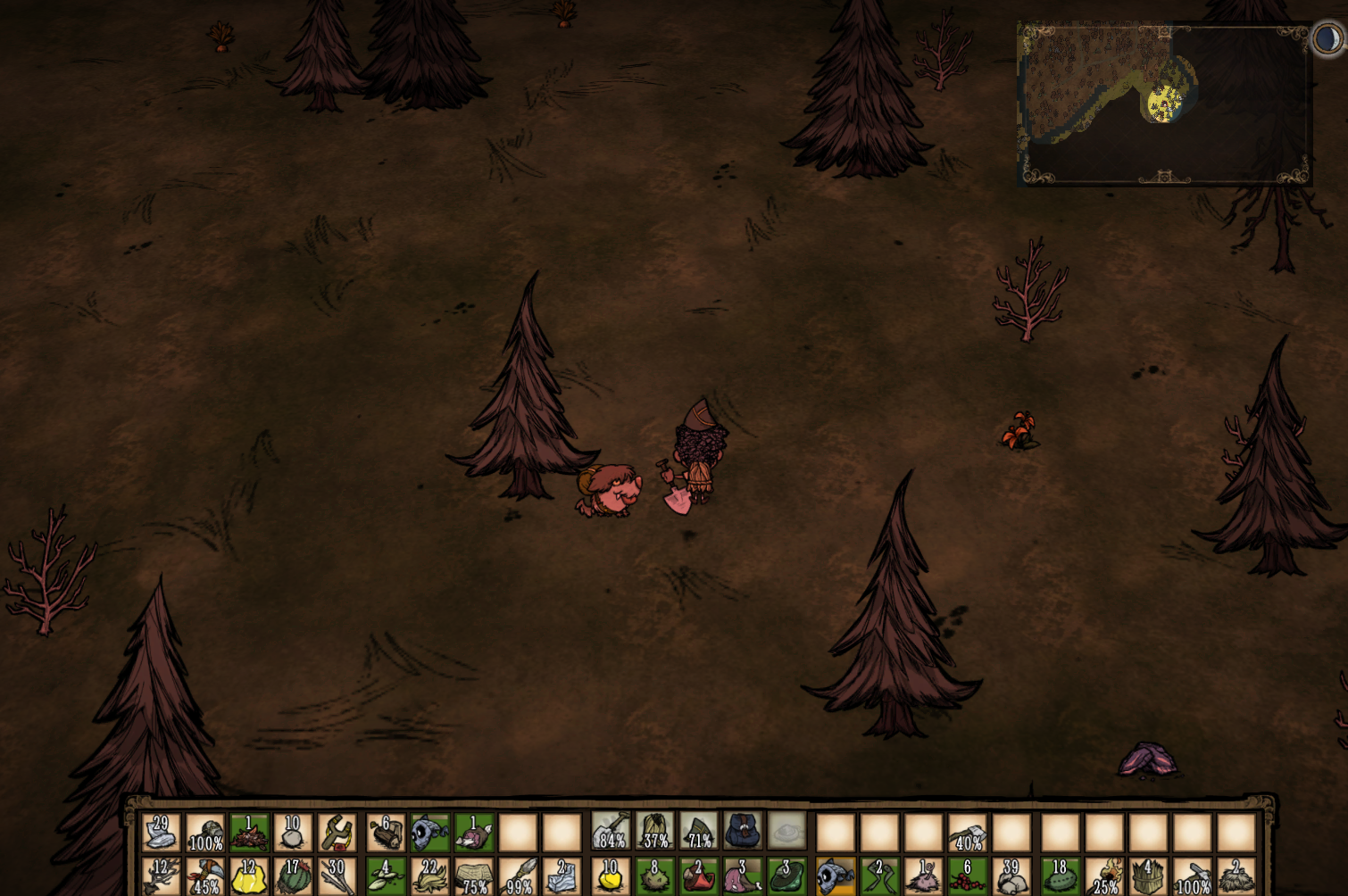Pick the red berries stack of 6
The image size is (1348, 896).
coord(968,876)
